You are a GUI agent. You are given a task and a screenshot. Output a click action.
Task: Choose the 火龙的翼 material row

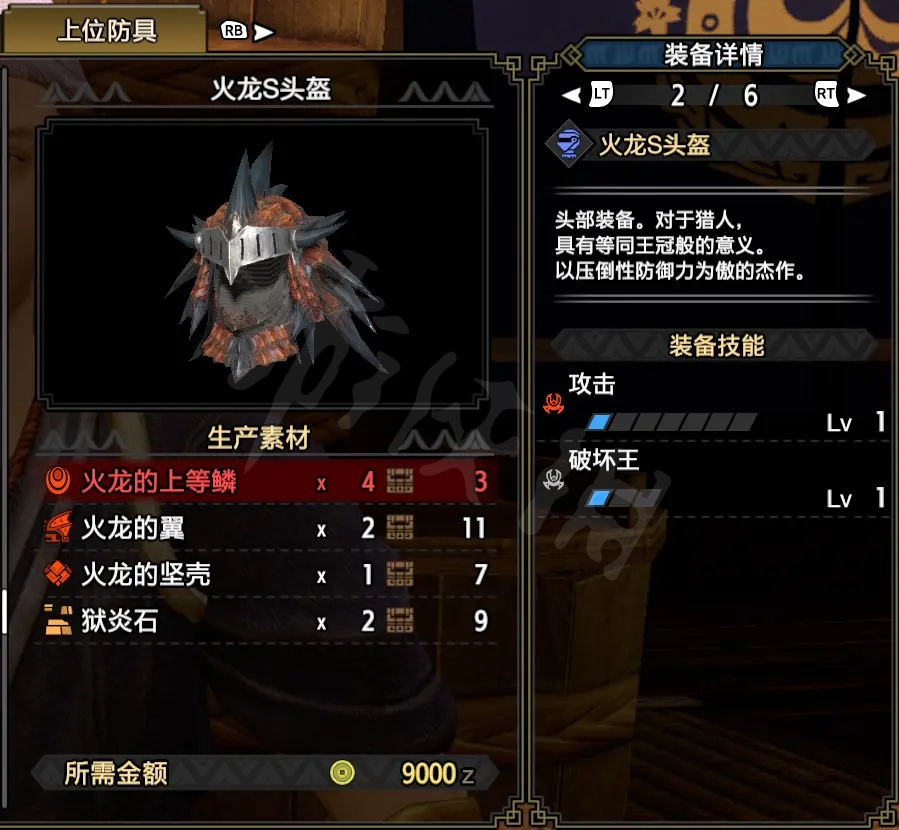(265, 528)
